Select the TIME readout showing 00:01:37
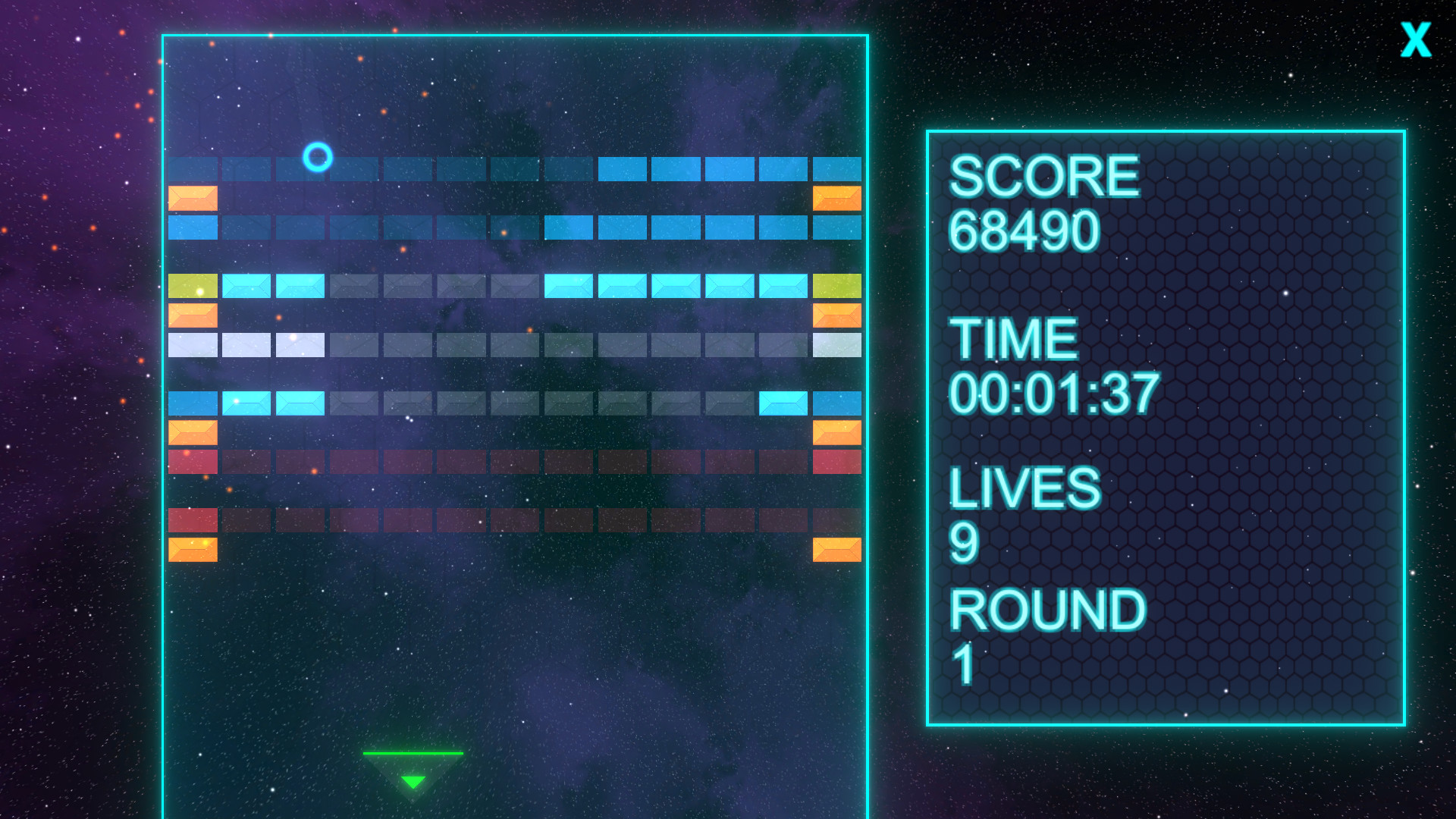 pos(1054,391)
